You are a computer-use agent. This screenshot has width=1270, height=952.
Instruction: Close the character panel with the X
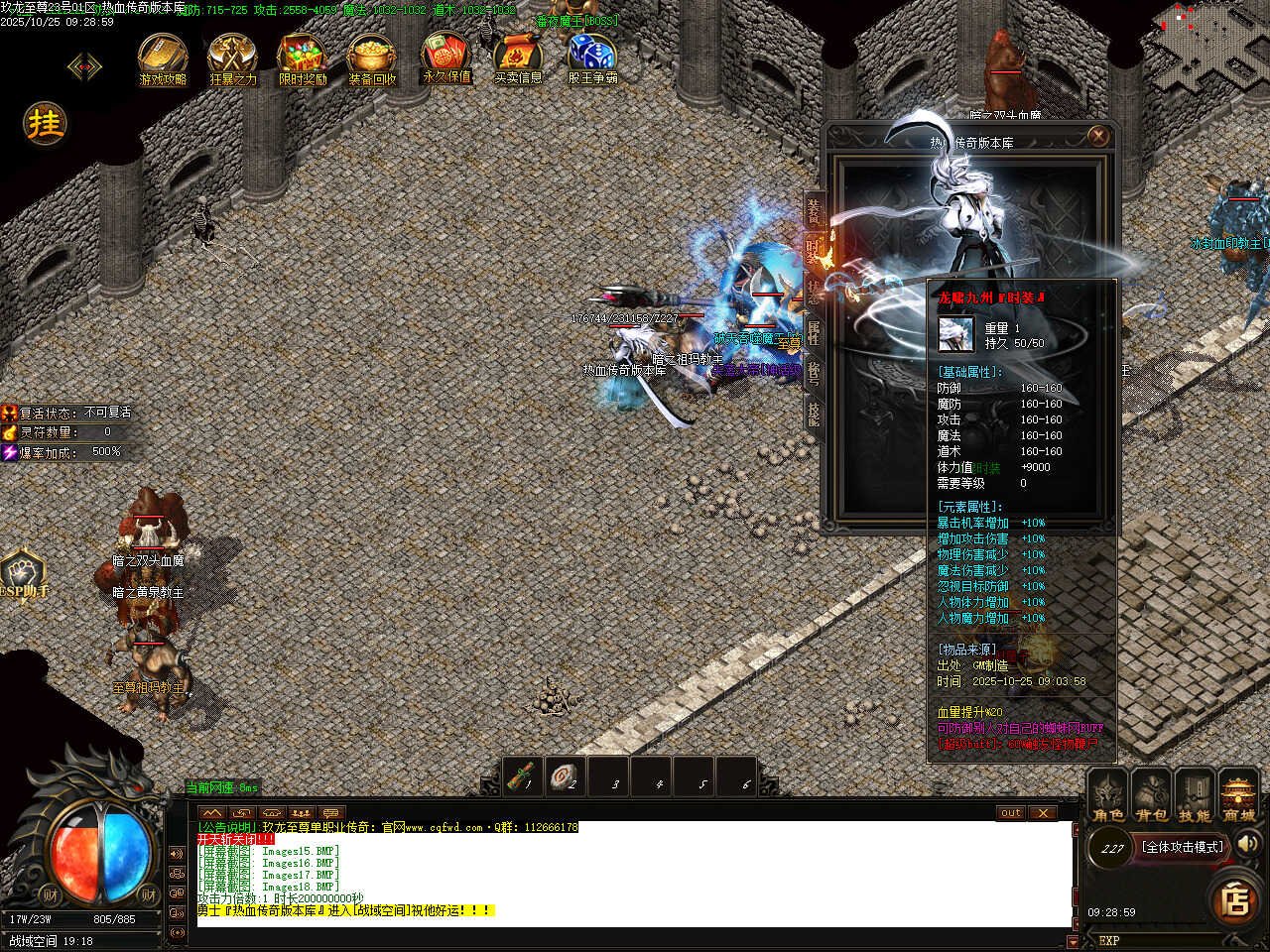tap(1097, 136)
